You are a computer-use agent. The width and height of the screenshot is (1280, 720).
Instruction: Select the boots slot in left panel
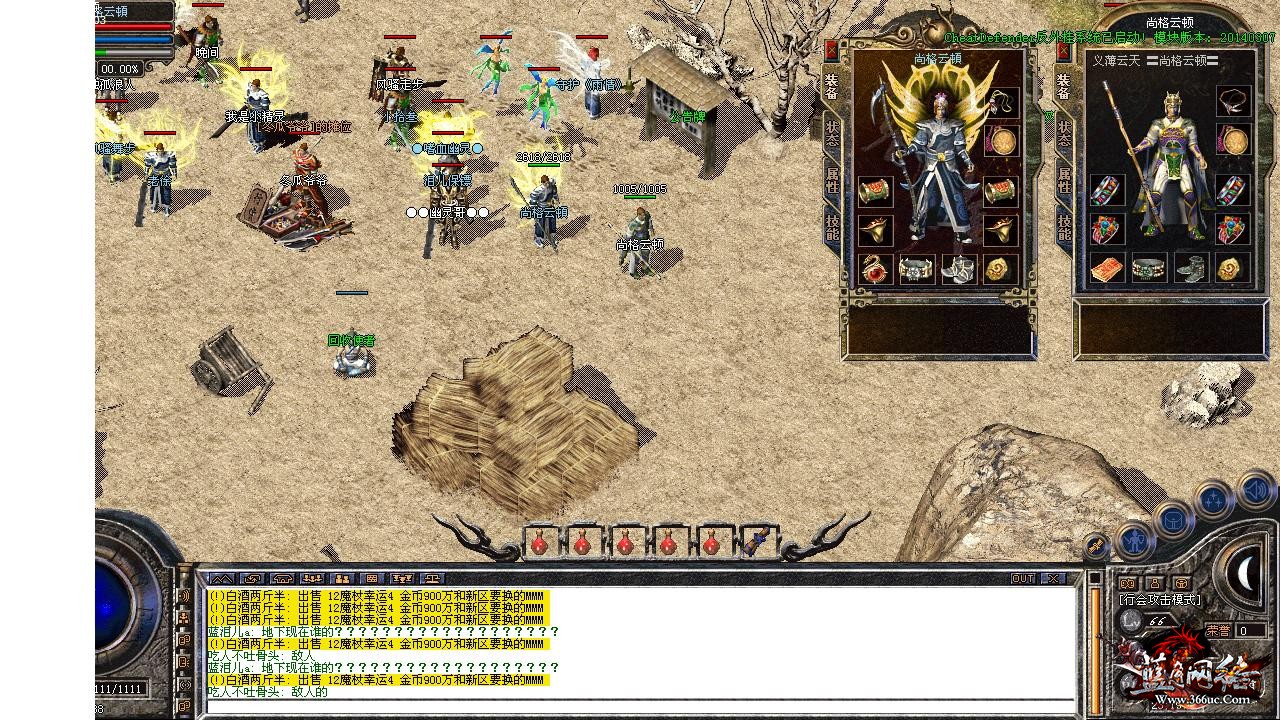pyautogui.click(x=958, y=269)
